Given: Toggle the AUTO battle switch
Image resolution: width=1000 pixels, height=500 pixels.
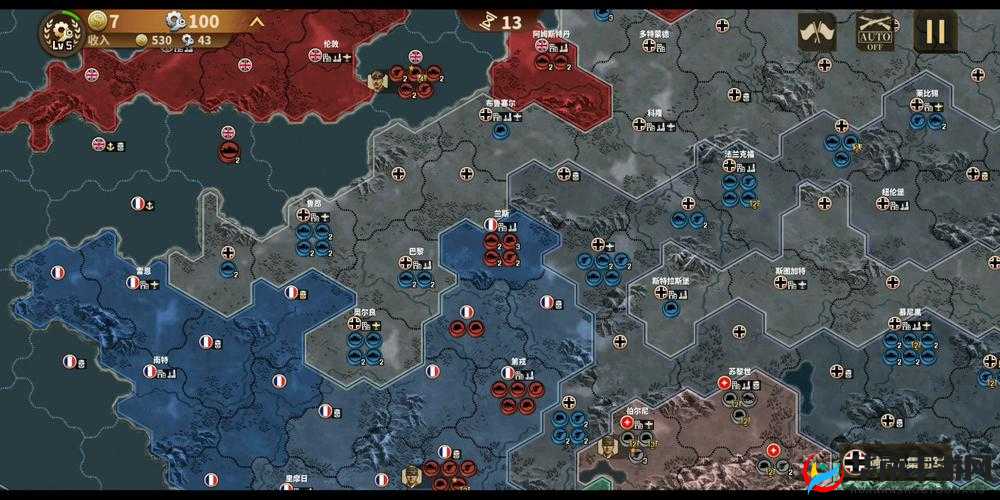Looking at the screenshot, I should pos(875,33).
